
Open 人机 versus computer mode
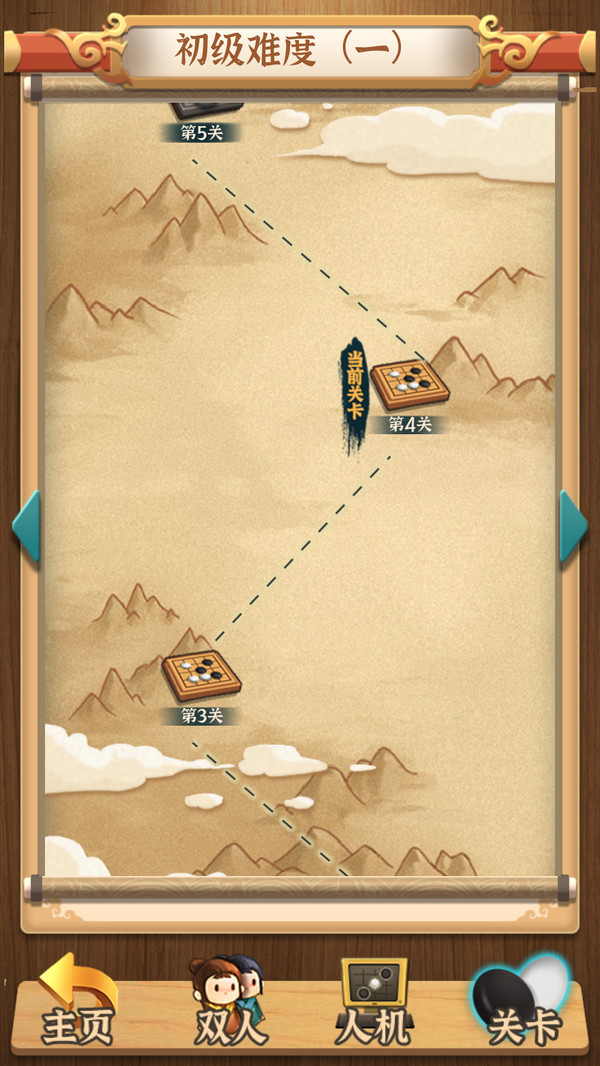click(375, 1004)
